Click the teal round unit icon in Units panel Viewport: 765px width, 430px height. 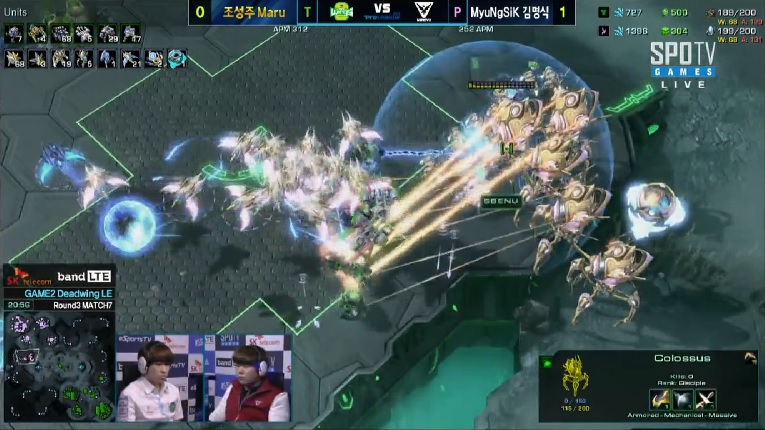click(177, 59)
